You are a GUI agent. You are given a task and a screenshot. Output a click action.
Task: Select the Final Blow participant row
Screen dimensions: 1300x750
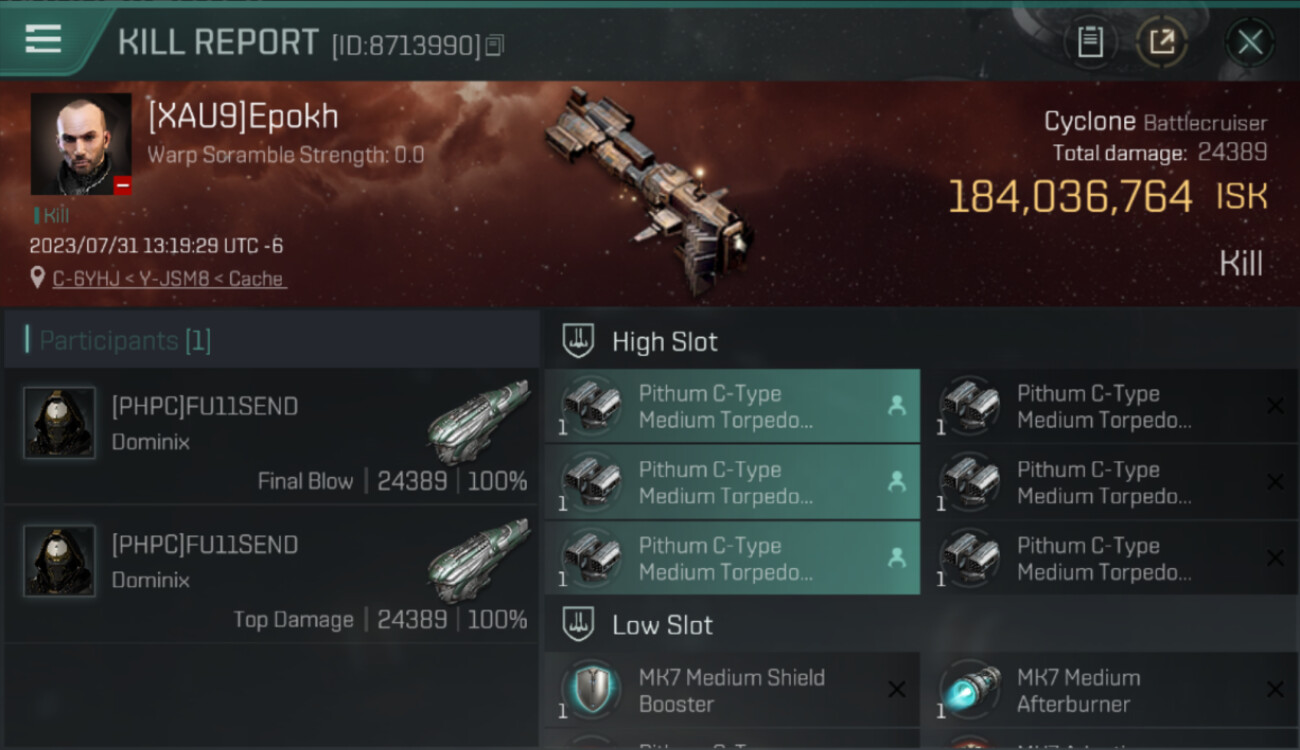click(272, 436)
